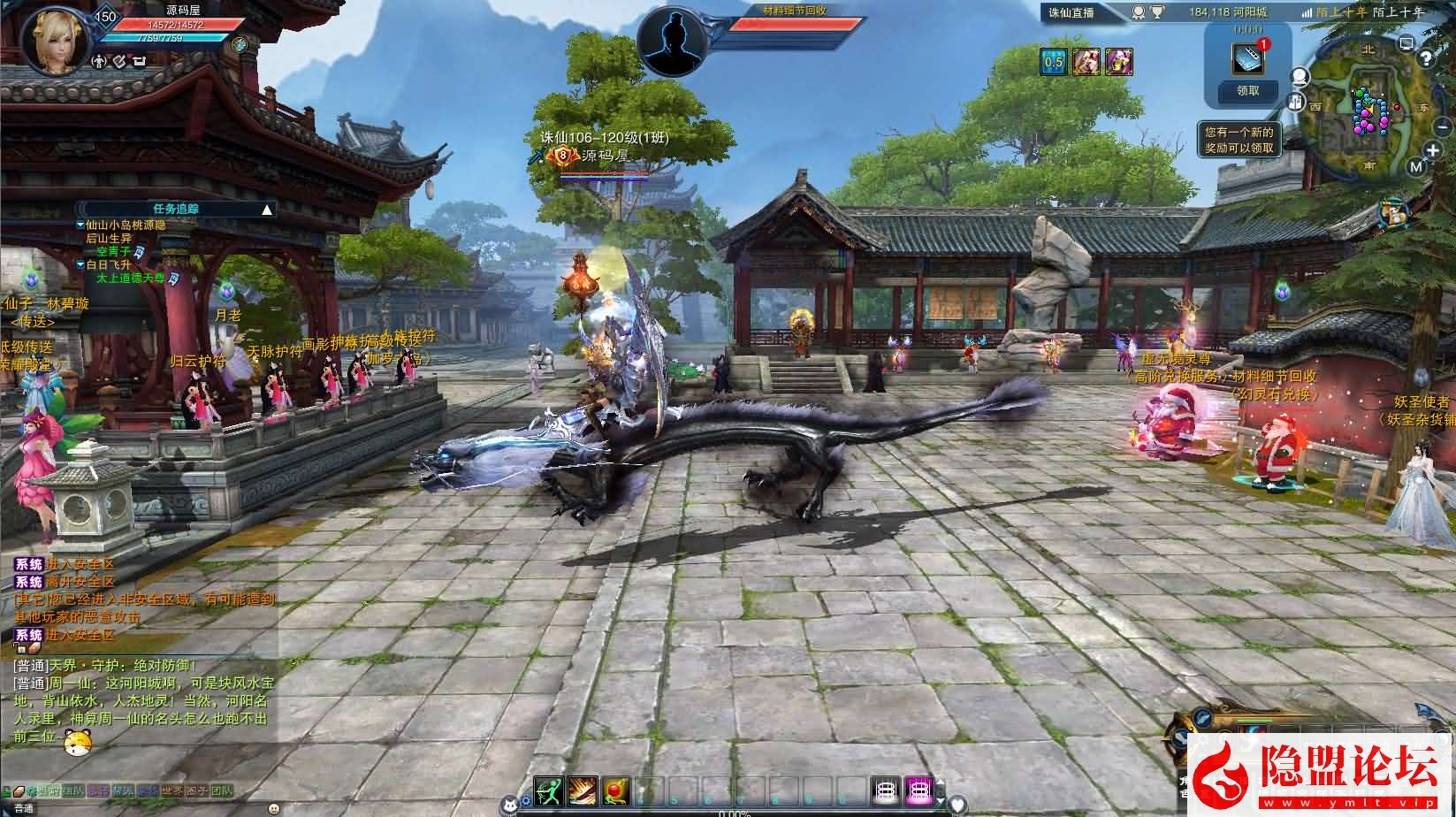
Task: Select the 空青子 quest target link
Action: click(x=114, y=252)
